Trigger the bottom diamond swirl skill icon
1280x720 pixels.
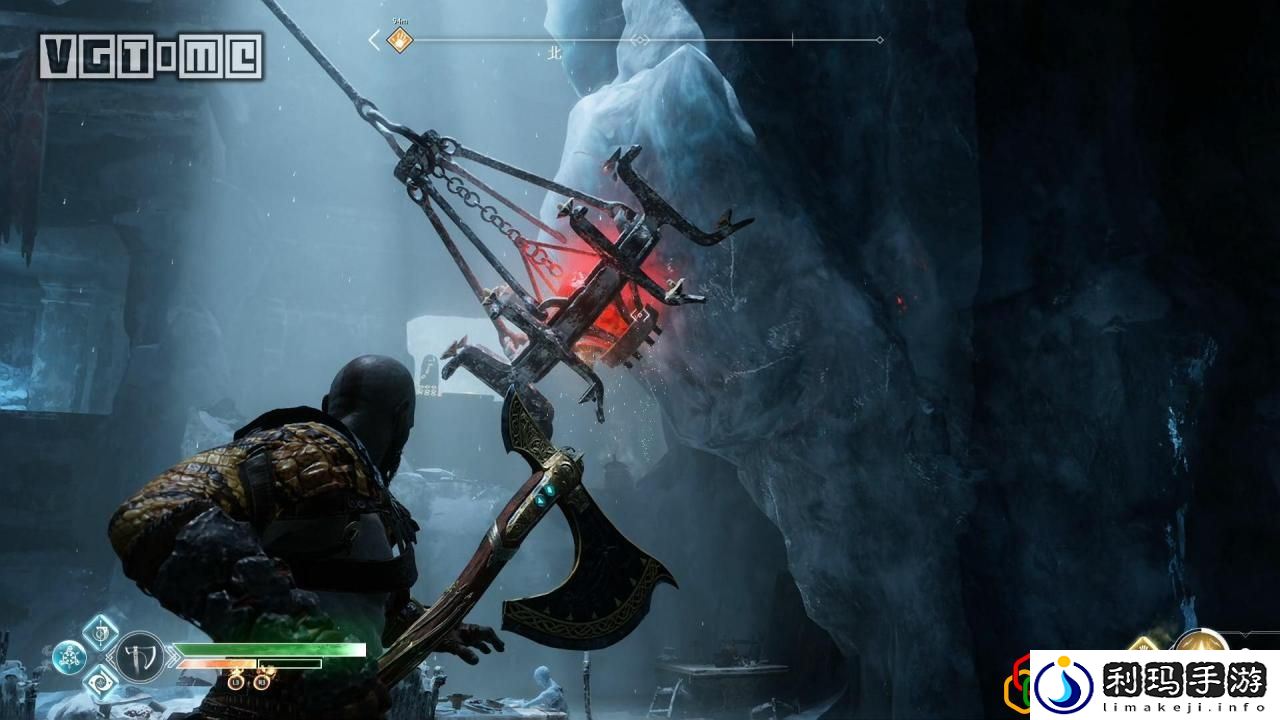coord(100,682)
